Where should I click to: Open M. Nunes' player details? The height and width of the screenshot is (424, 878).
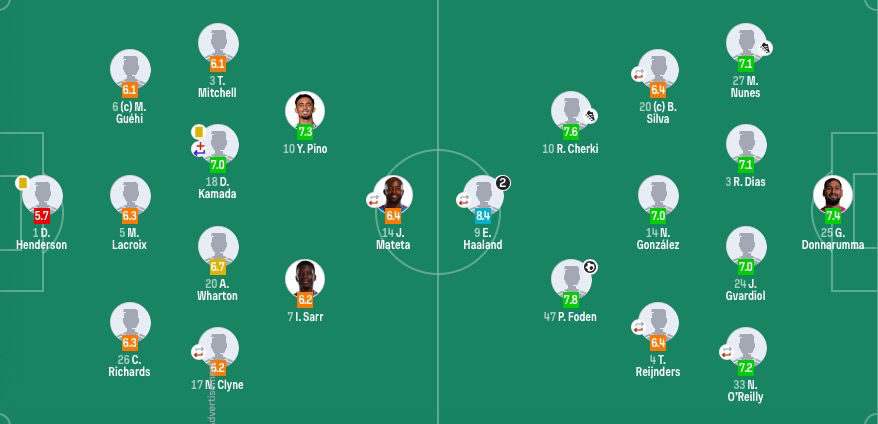746,44
